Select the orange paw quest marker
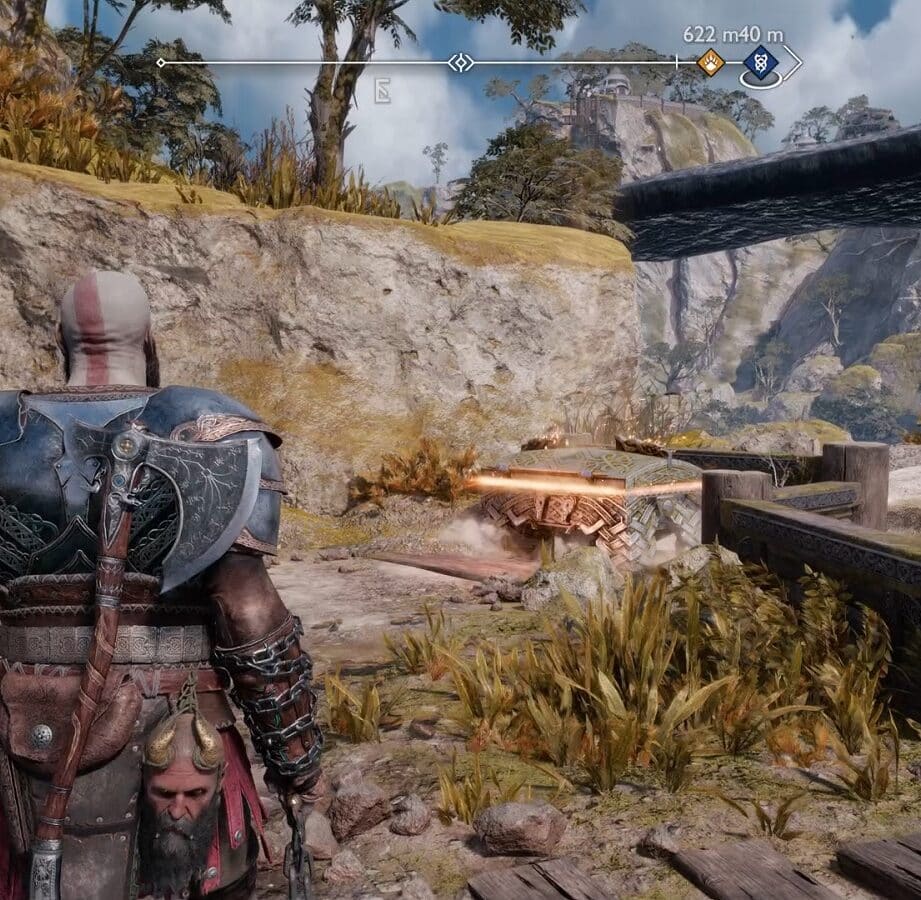Viewport: 921px width, 900px height. pyautogui.click(x=710, y=62)
